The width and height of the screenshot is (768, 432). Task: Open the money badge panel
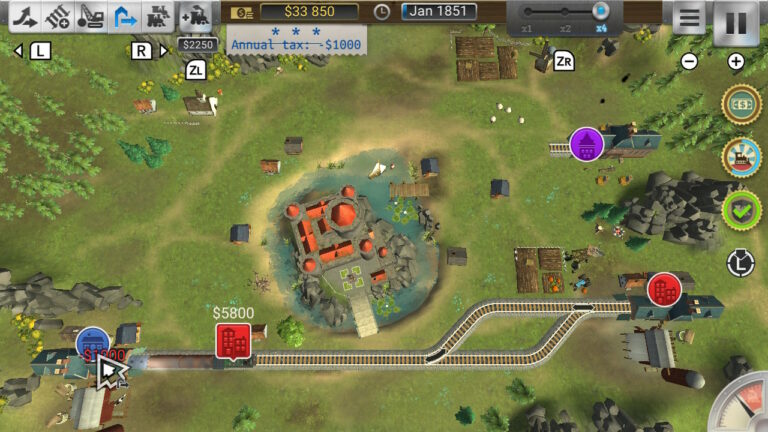click(740, 105)
